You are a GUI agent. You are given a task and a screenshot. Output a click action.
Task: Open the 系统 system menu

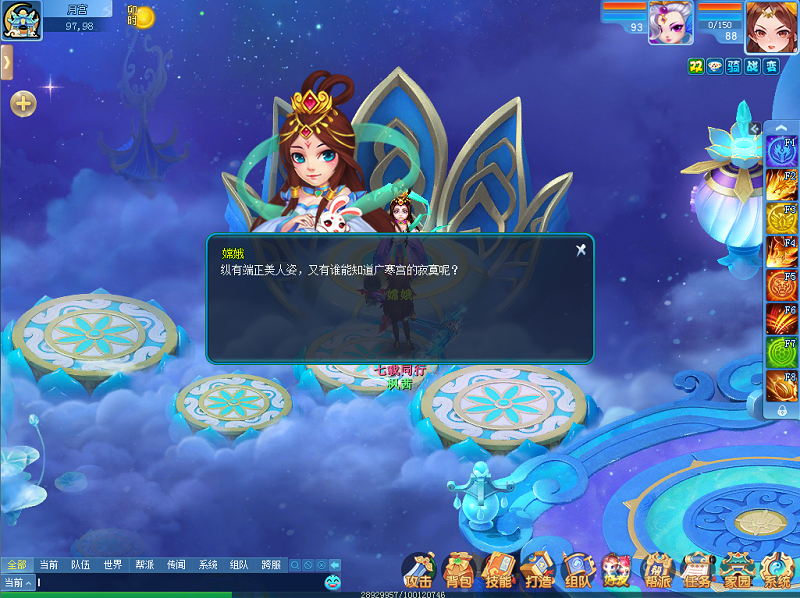click(x=777, y=571)
